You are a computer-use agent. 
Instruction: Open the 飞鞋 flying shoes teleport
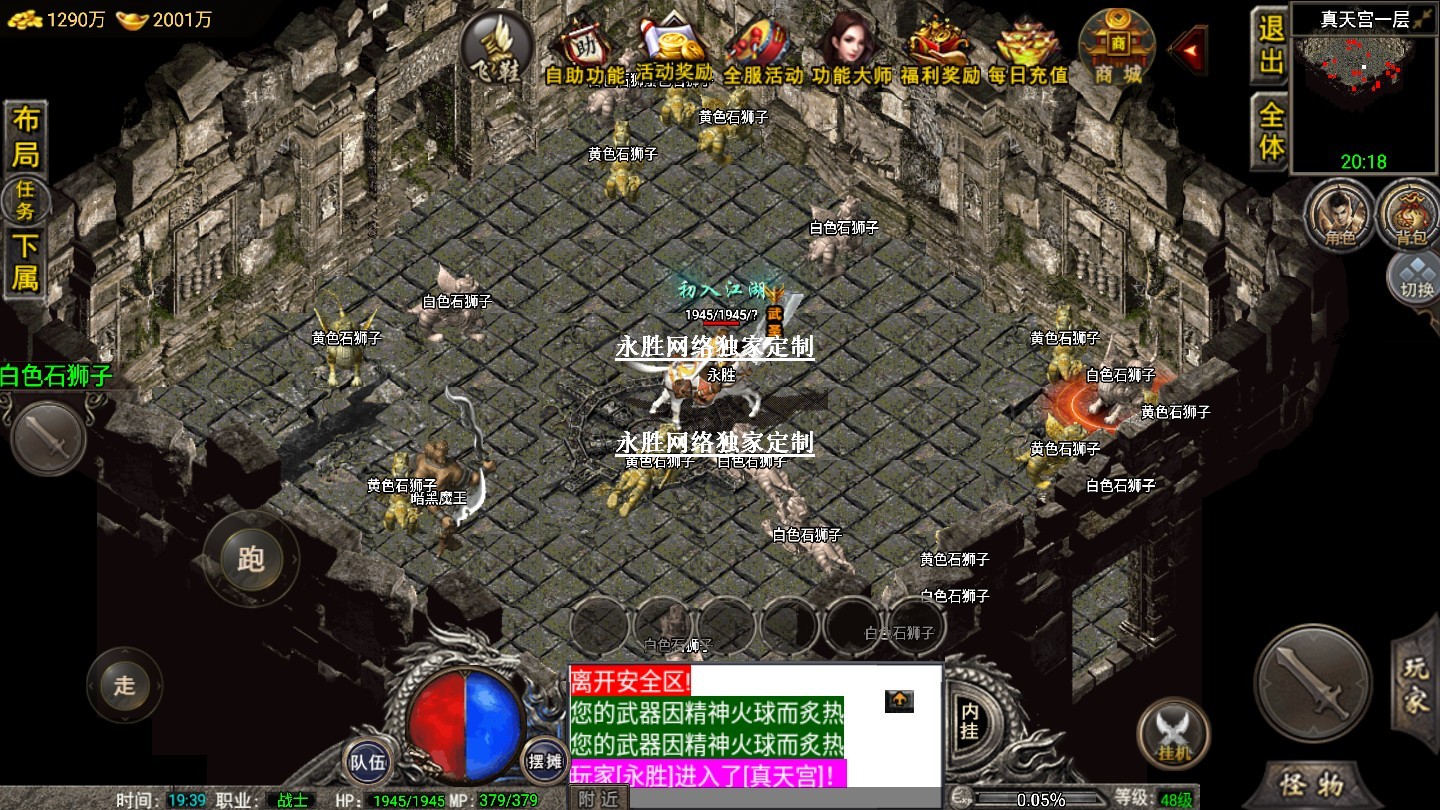click(x=496, y=47)
